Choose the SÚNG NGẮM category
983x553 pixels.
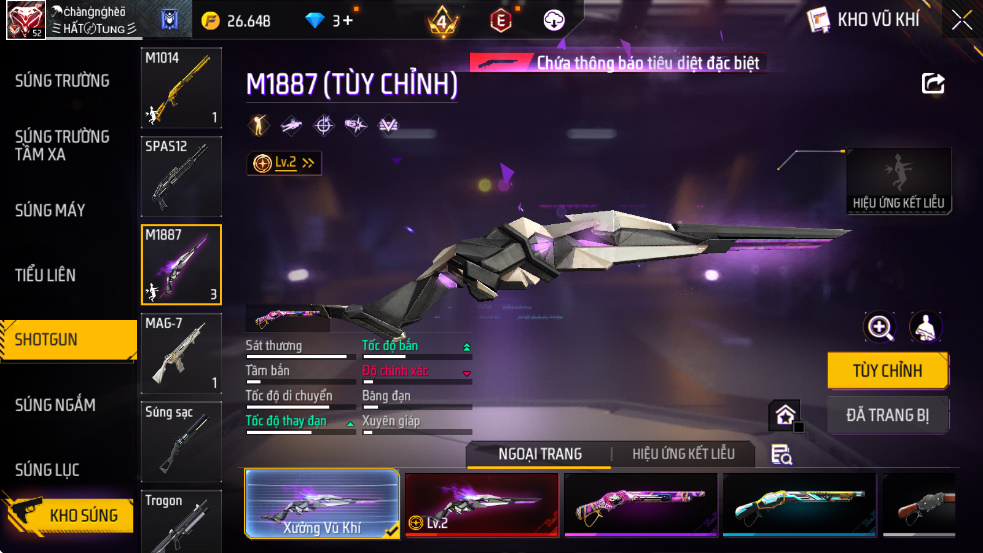click(56, 405)
